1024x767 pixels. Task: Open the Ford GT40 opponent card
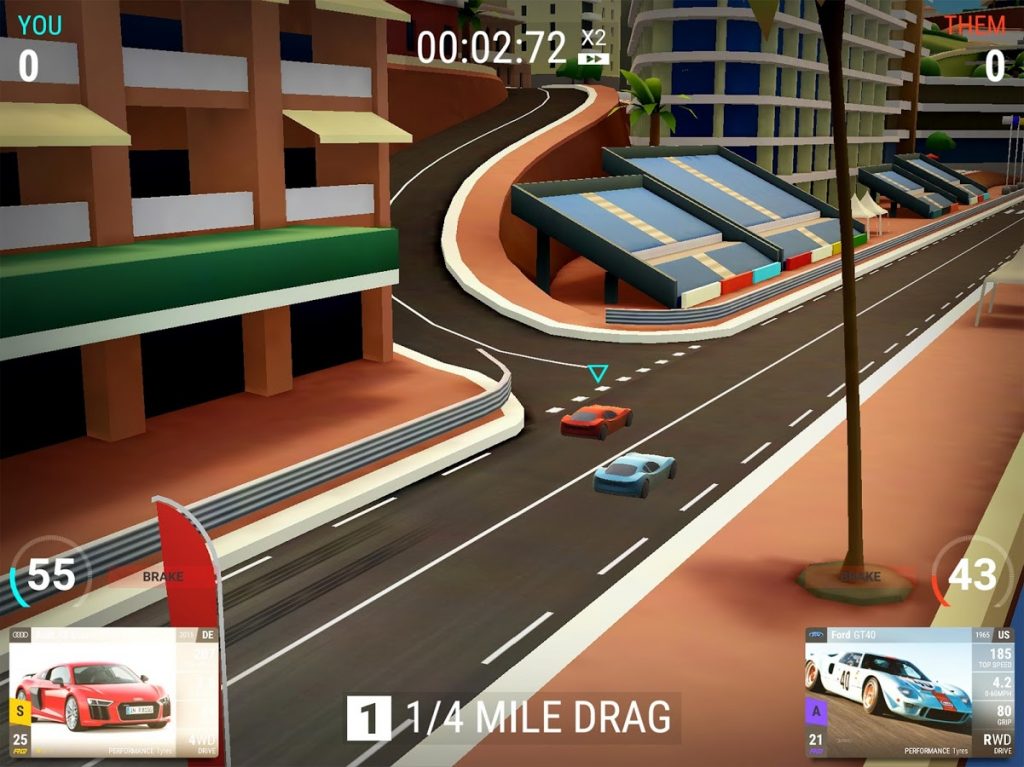pos(908,692)
